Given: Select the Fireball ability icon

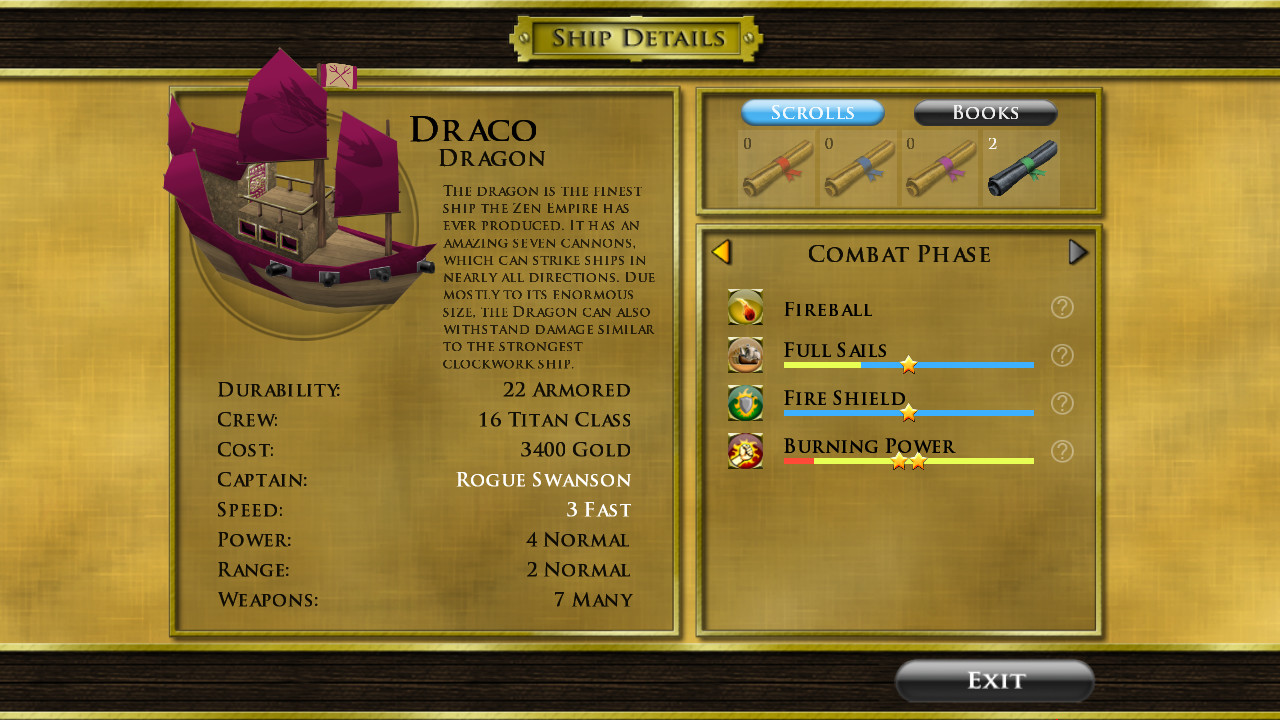Looking at the screenshot, I should tap(745, 307).
